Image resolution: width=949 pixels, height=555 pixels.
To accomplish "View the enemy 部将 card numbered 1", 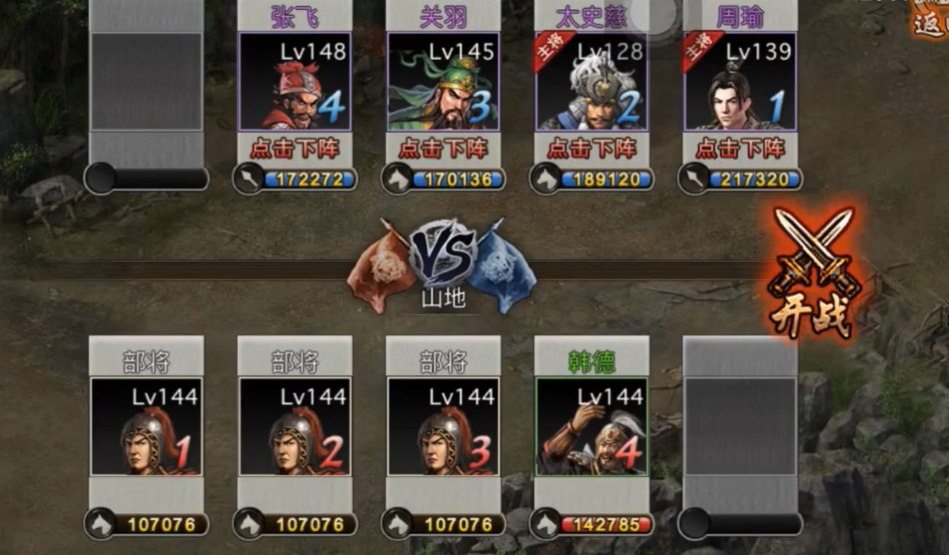I will 146,426.
